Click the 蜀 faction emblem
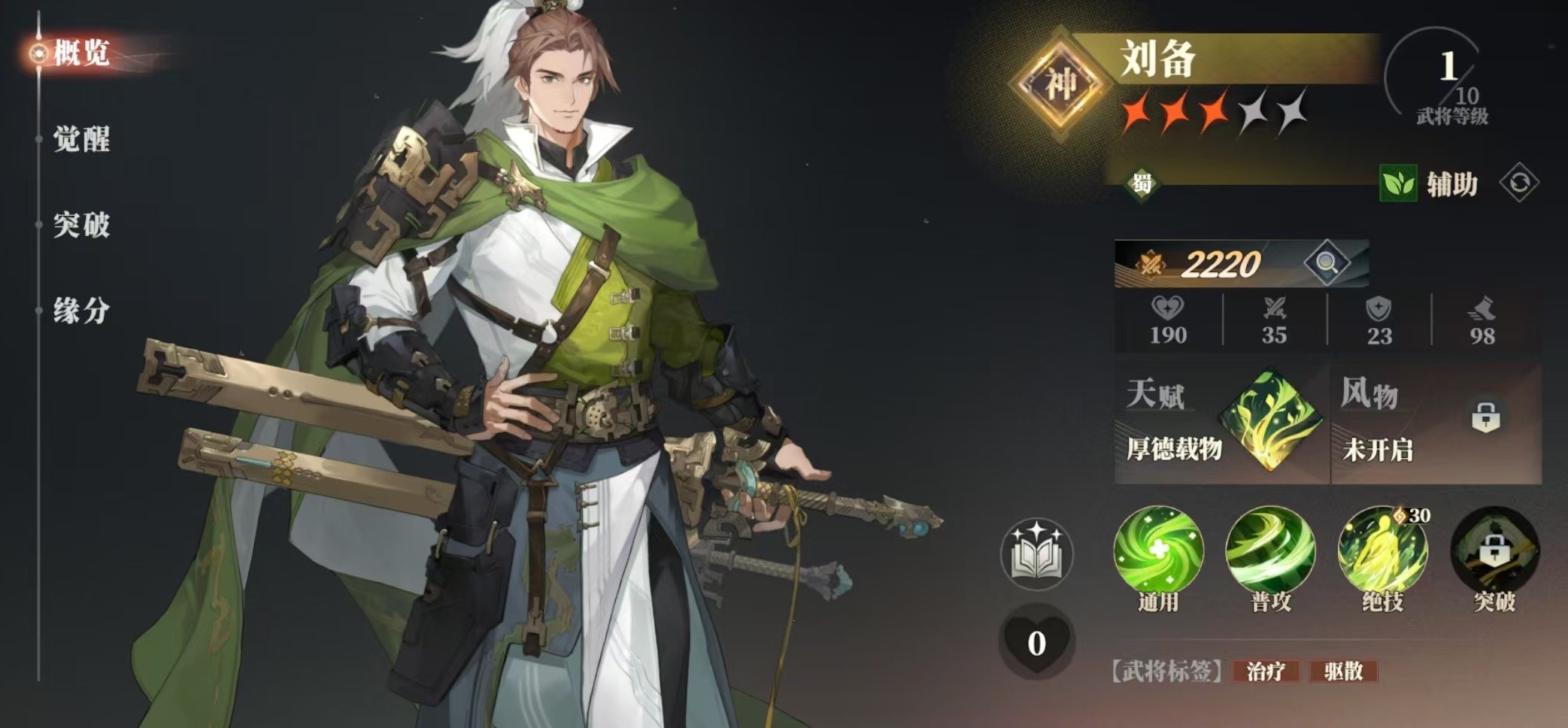Image resolution: width=1568 pixels, height=728 pixels. click(1142, 183)
